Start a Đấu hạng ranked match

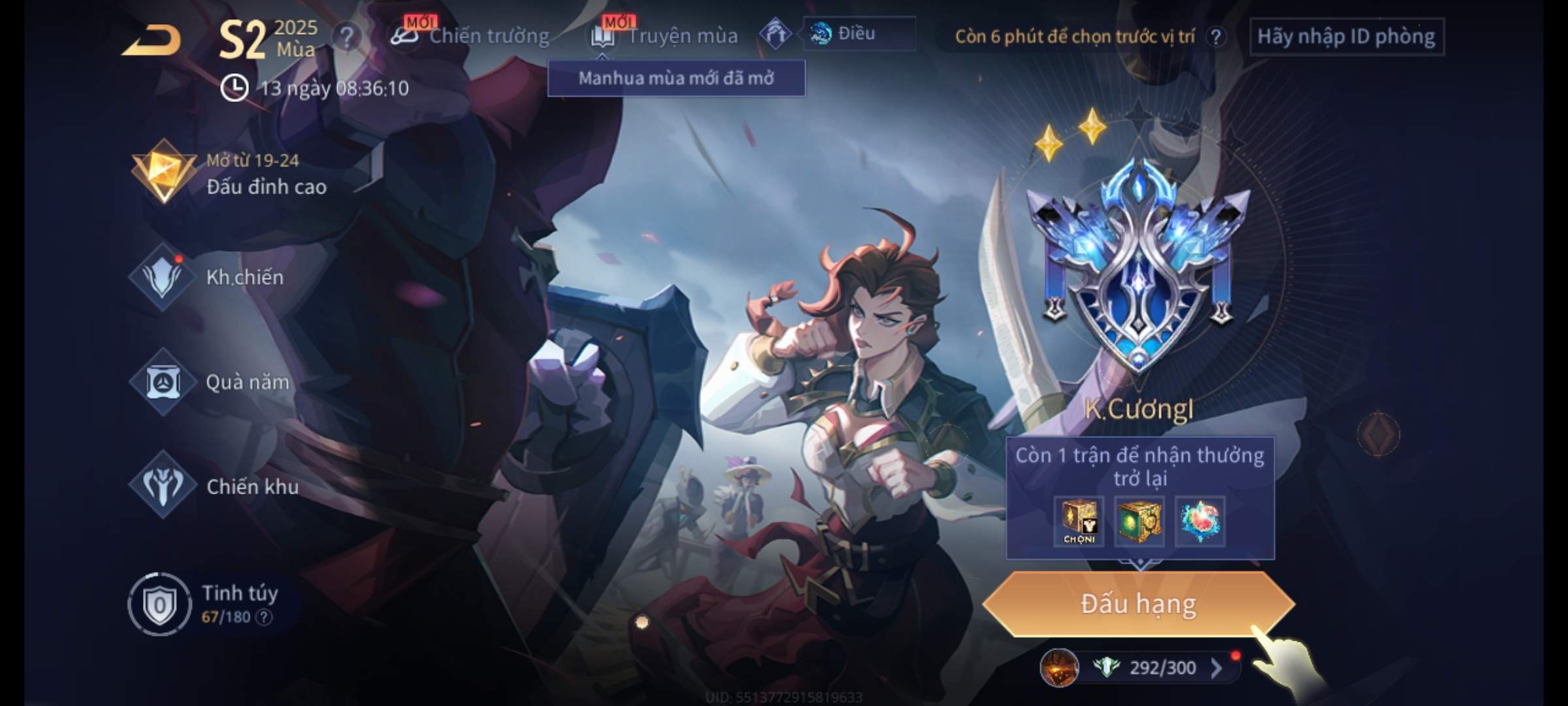(x=1138, y=604)
